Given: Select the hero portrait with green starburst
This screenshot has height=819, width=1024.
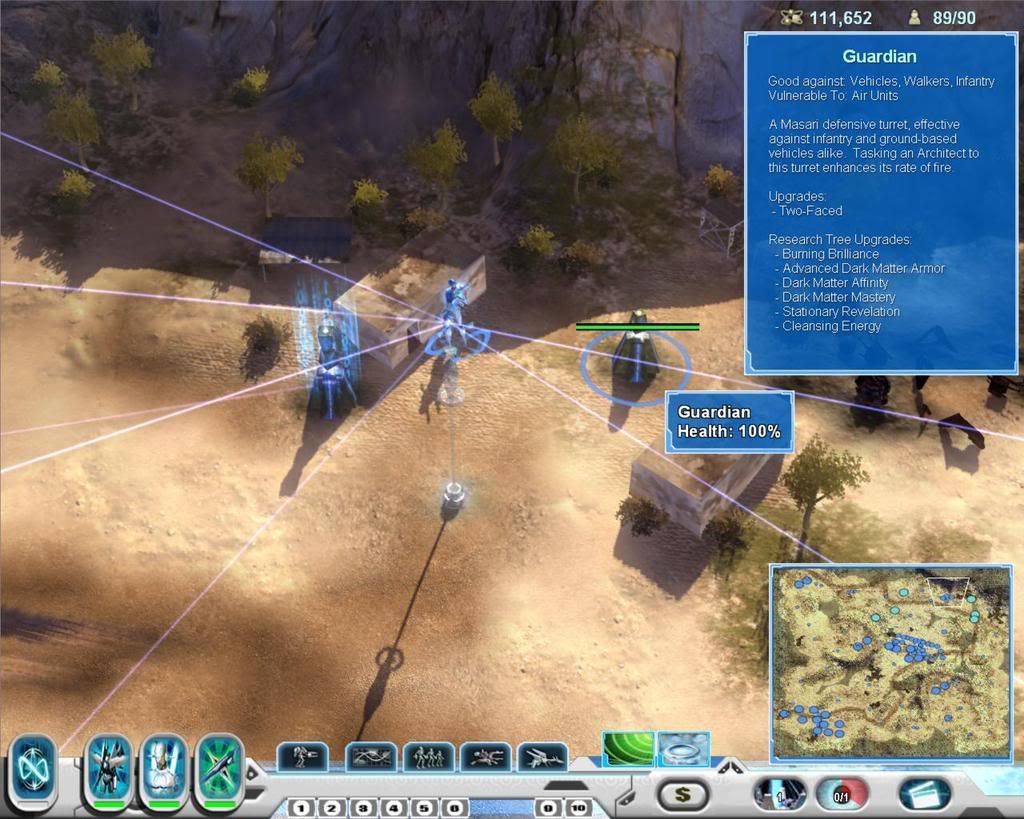Looking at the screenshot, I should pyautogui.click(x=220, y=770).
